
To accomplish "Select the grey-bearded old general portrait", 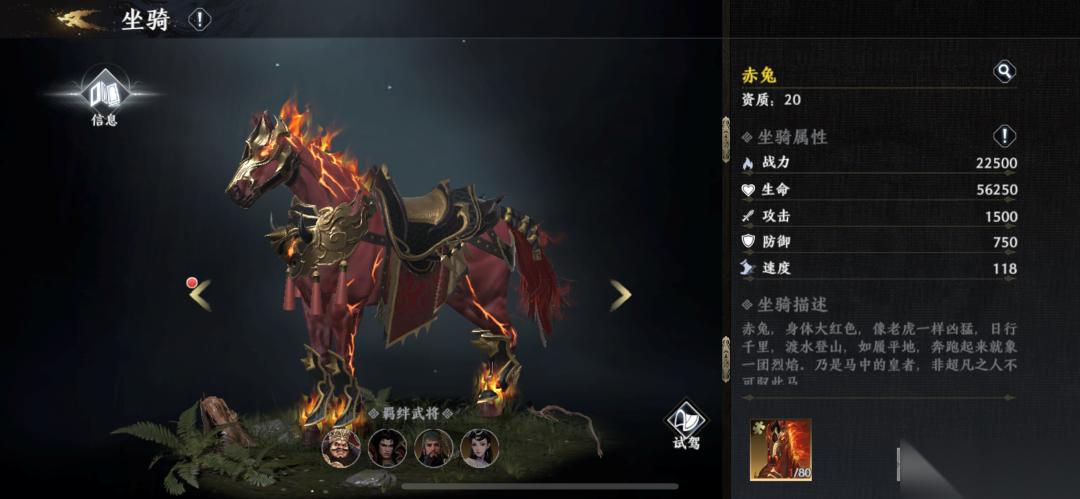I will pyautogui.click(x=433, y=447).
